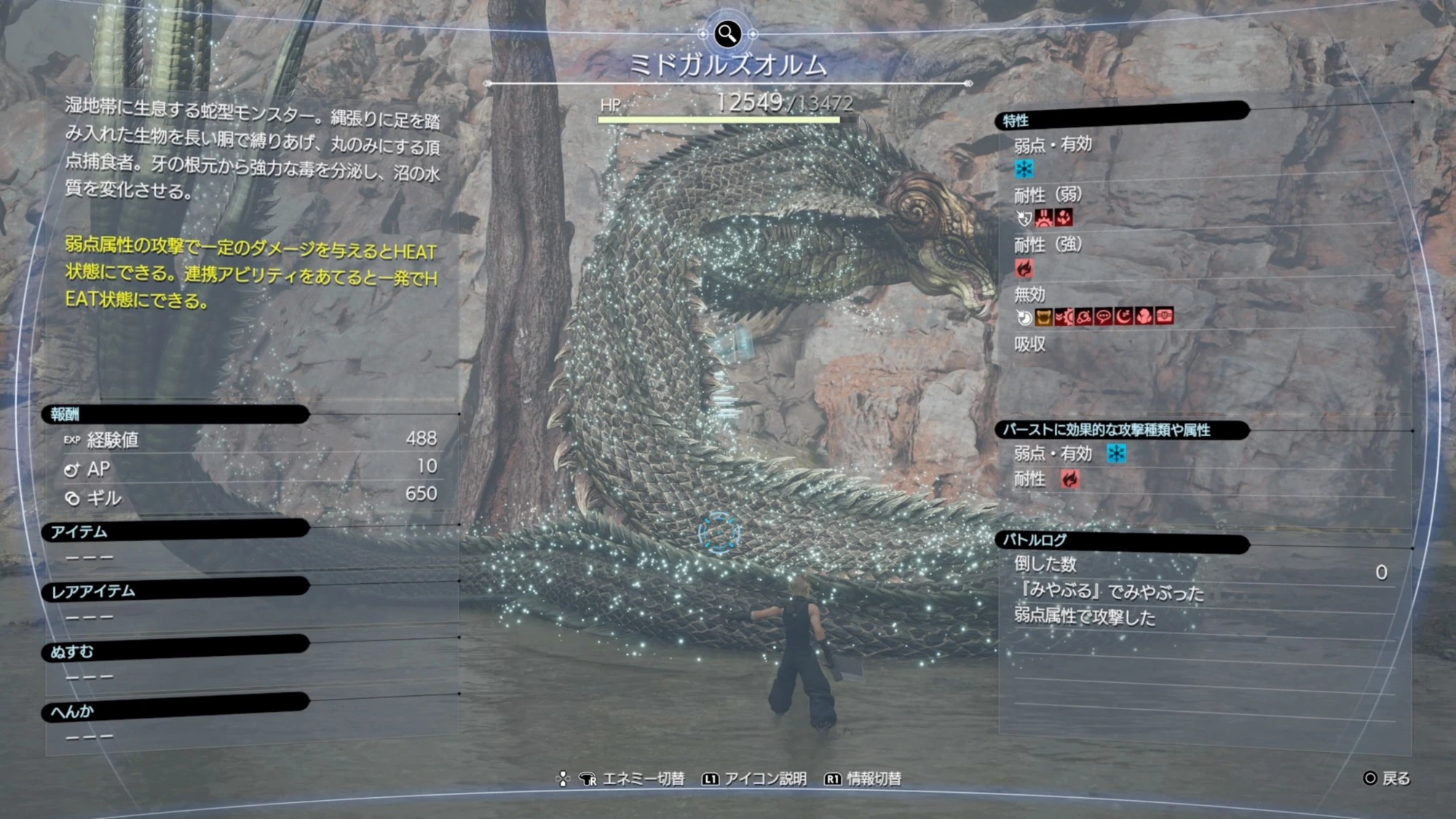
Task: Select the fire icon under 耐性（強）
Action: (x=1024, y=269)
